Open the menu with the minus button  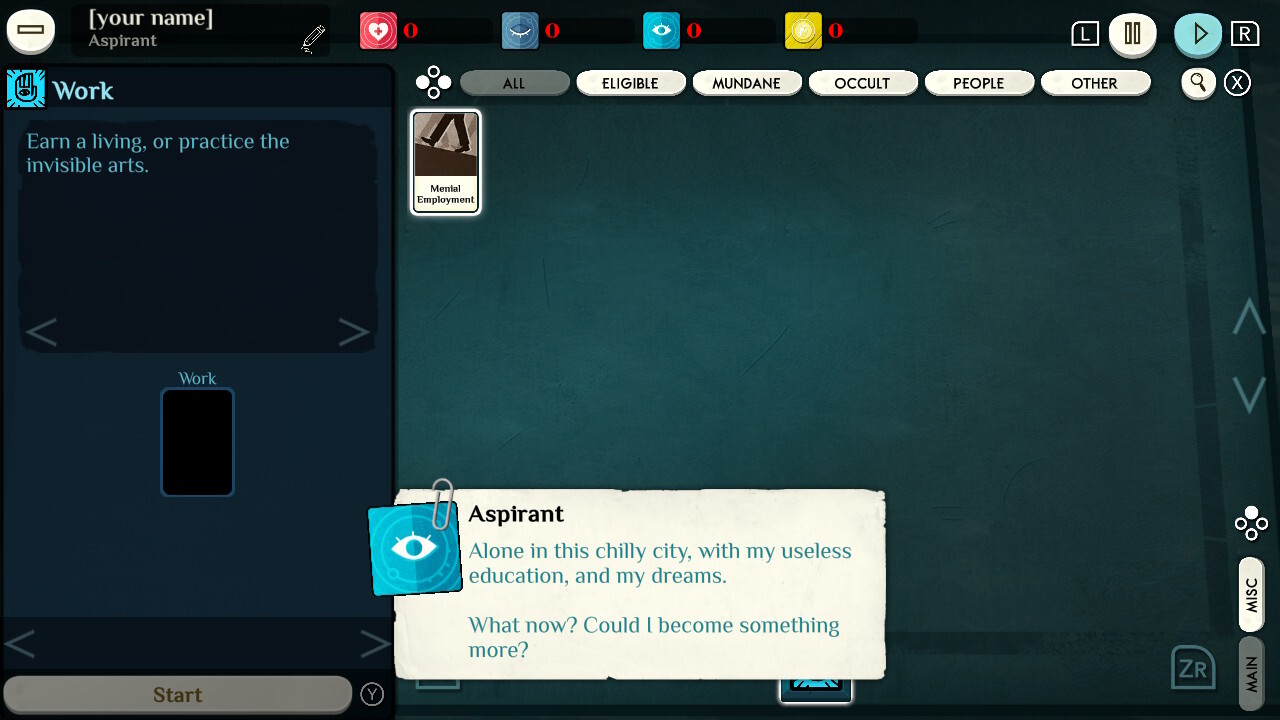(31, 30)
